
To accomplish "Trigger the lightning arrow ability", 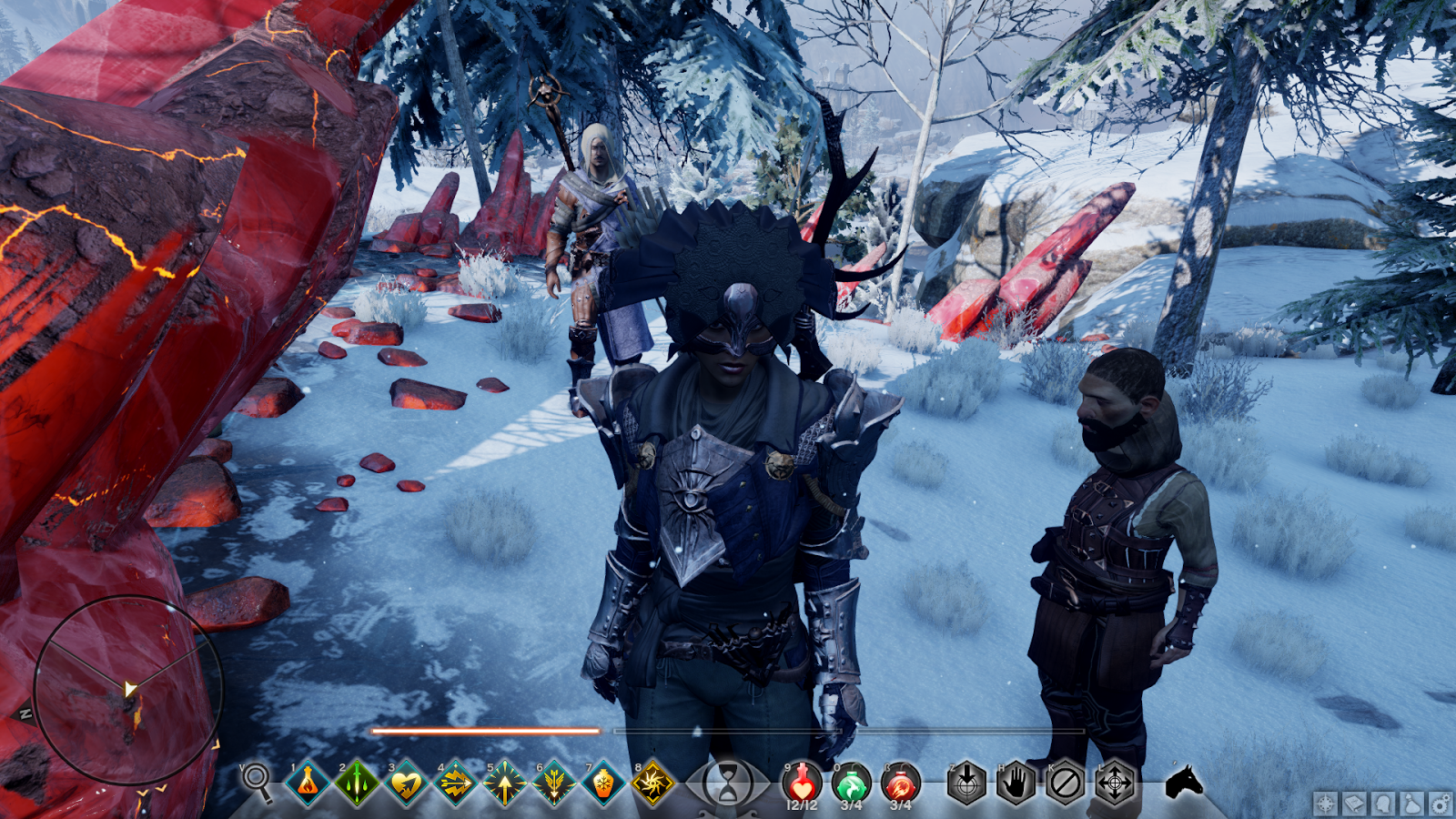I will [455, 783].
